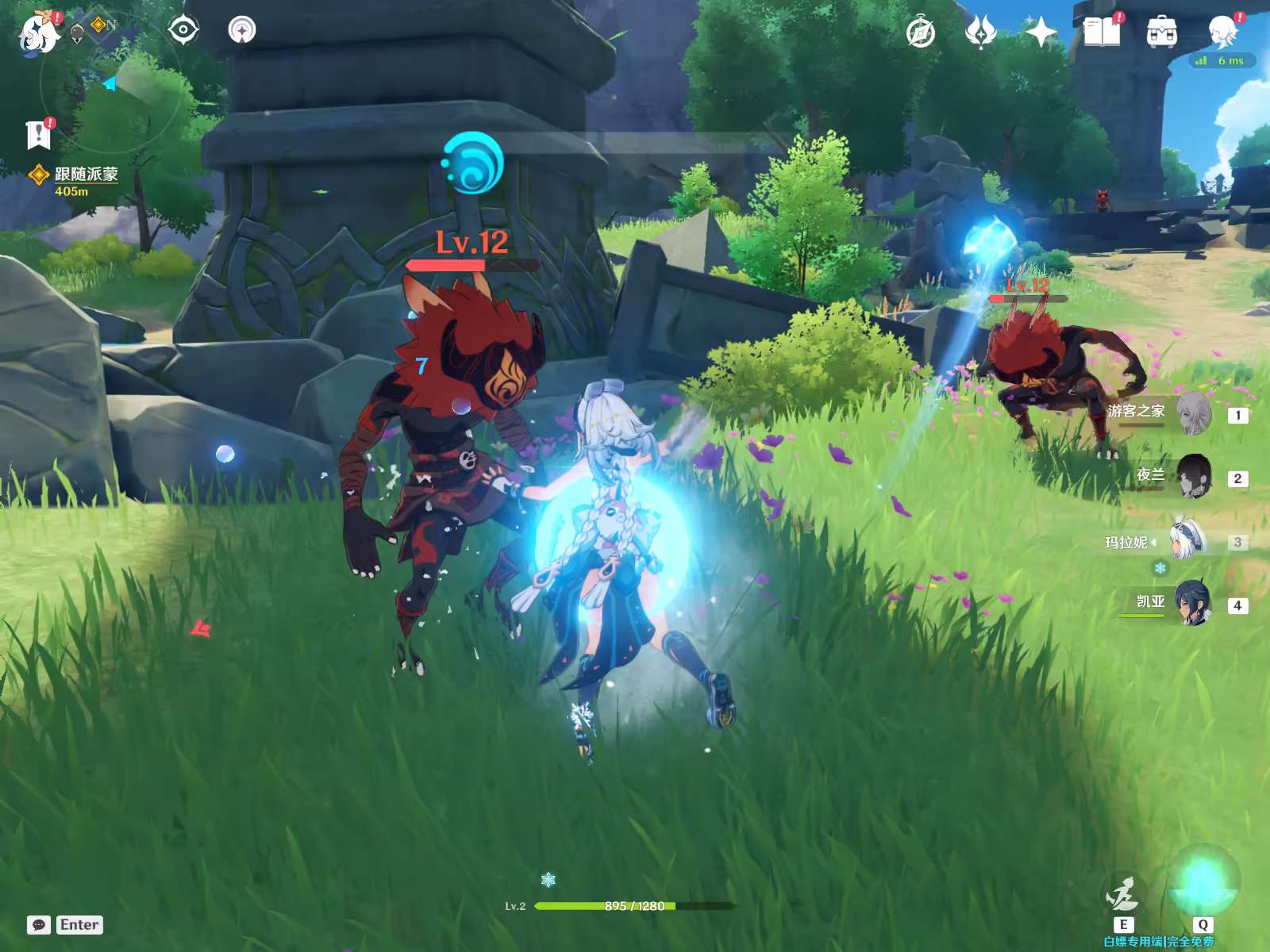Activate the glowing elemental burst icon

[x=1202, y=882]
